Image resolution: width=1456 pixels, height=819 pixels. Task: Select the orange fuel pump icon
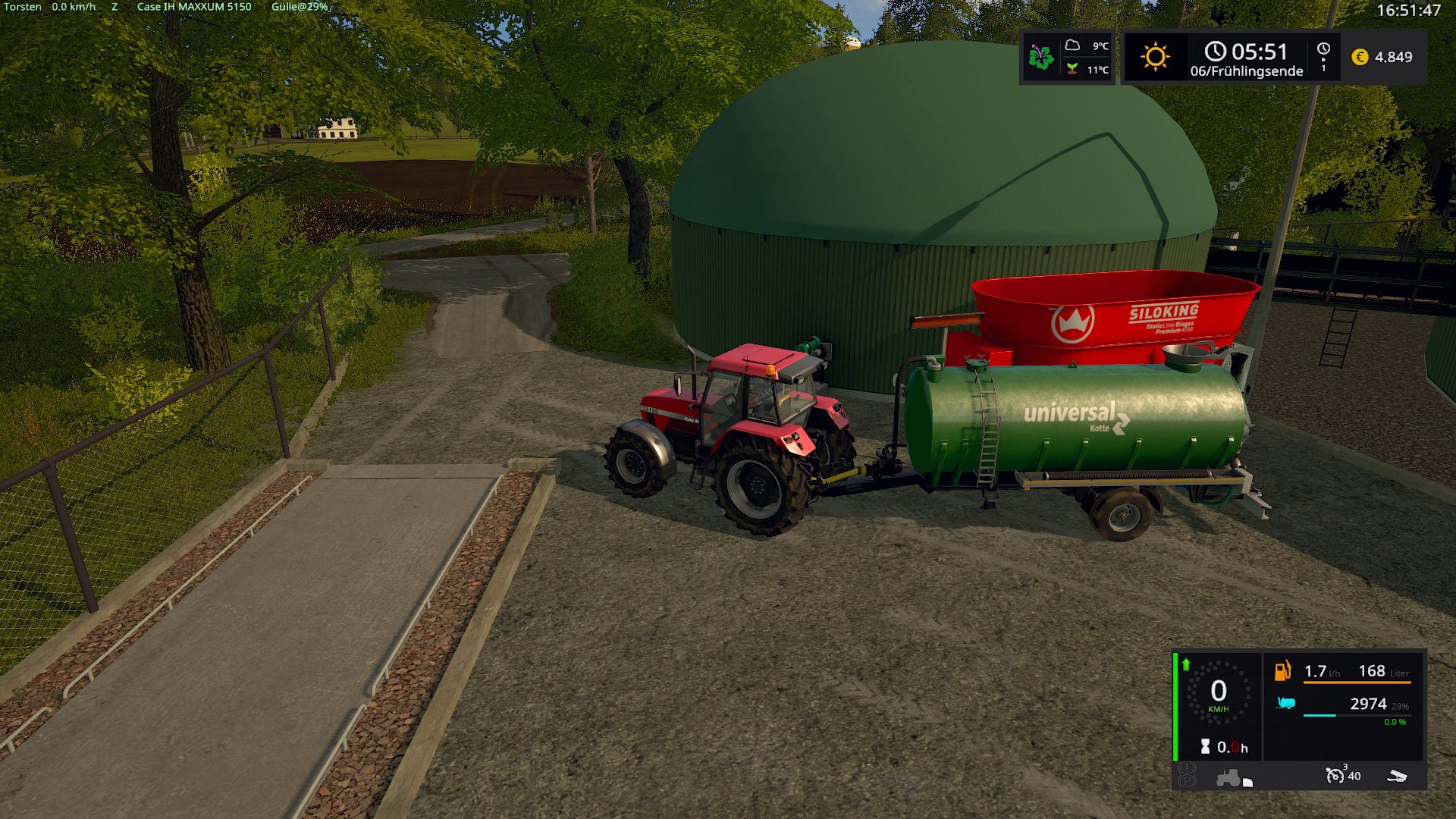tap(1282, 670)
